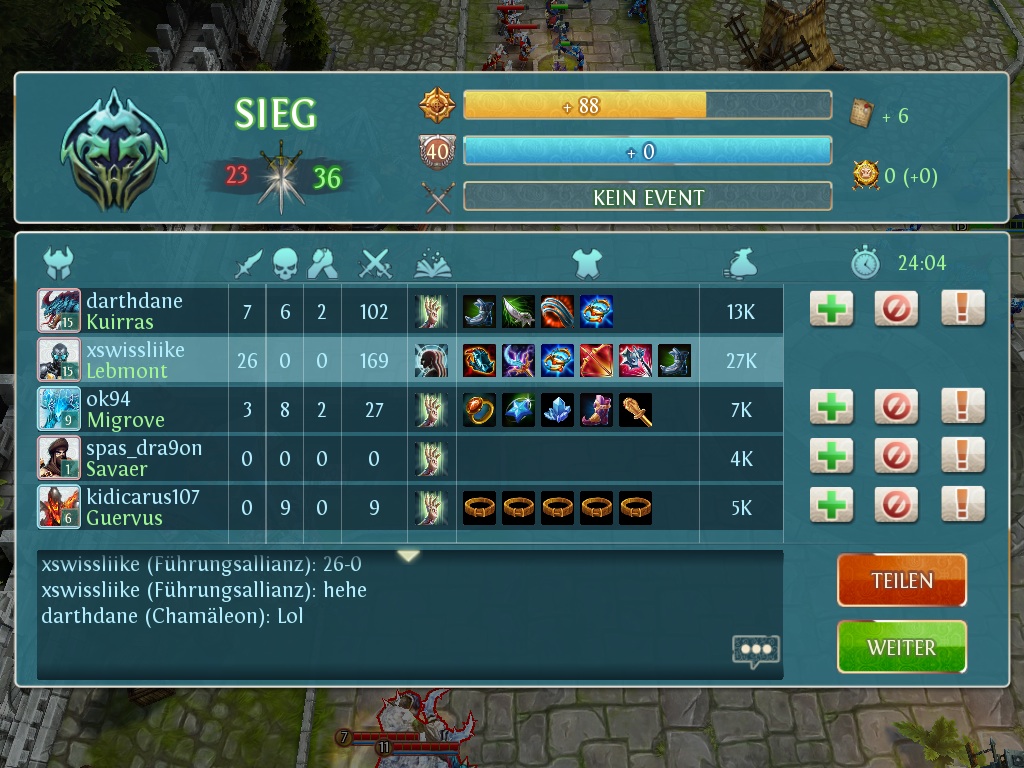Report player darthdane
The image size is (1024, 768).
pyautogui.click(x=962, y=309)
